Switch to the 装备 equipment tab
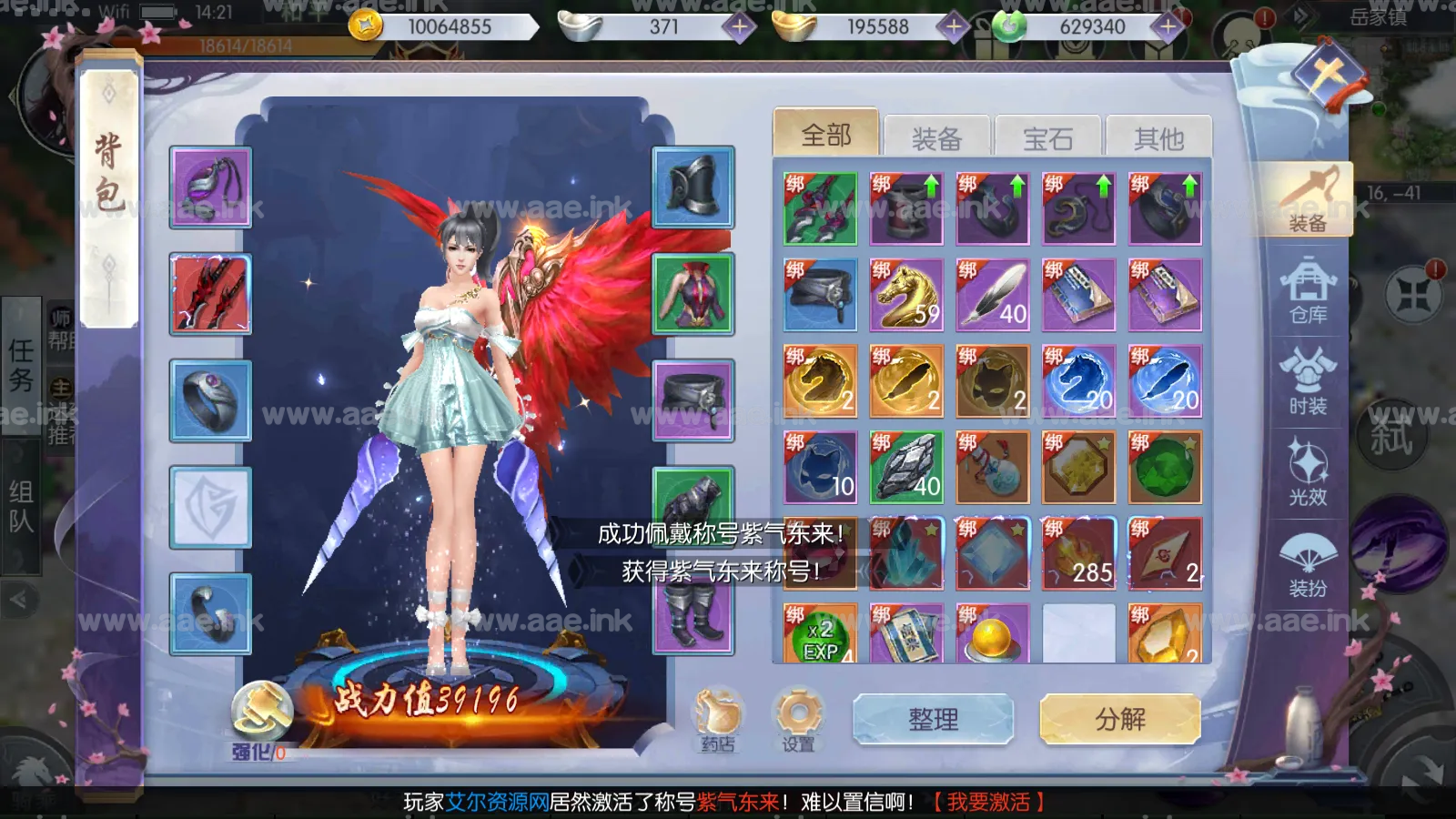1456x819 pixels. point(936,138)
